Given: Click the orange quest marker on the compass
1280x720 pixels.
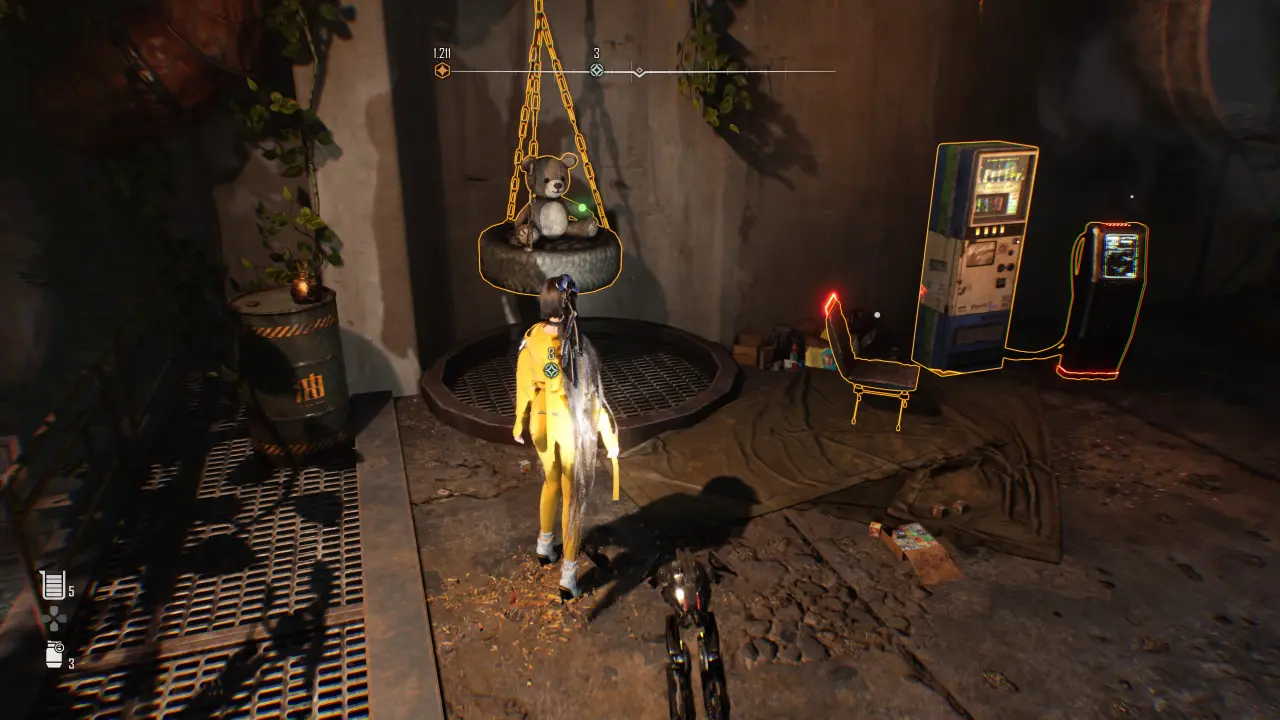Looking at the screenshot, I should pyautogui.click(x=442, y=71).
